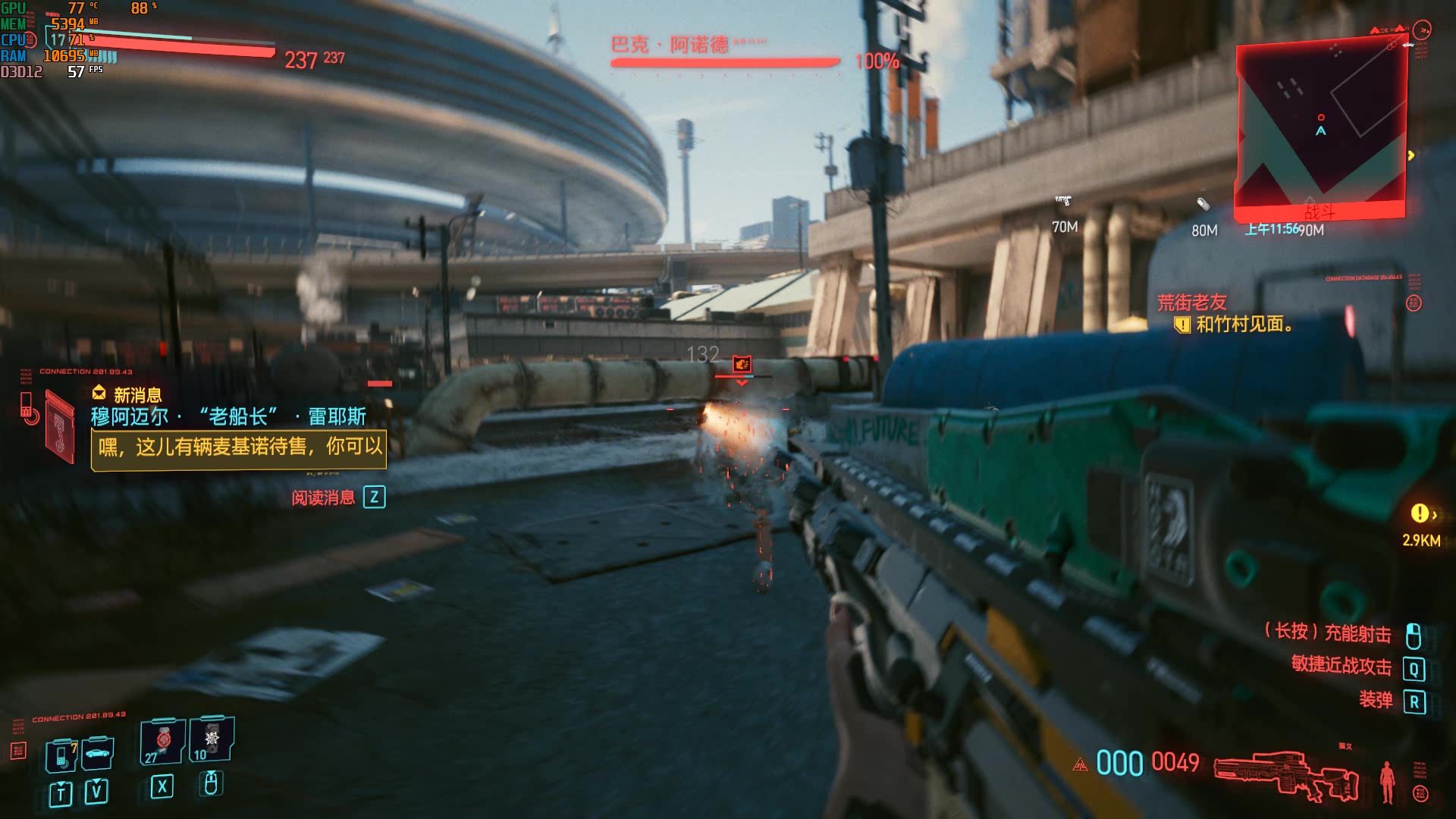Select the yellow quest marker showing 2.9KM

point(1420,514)
